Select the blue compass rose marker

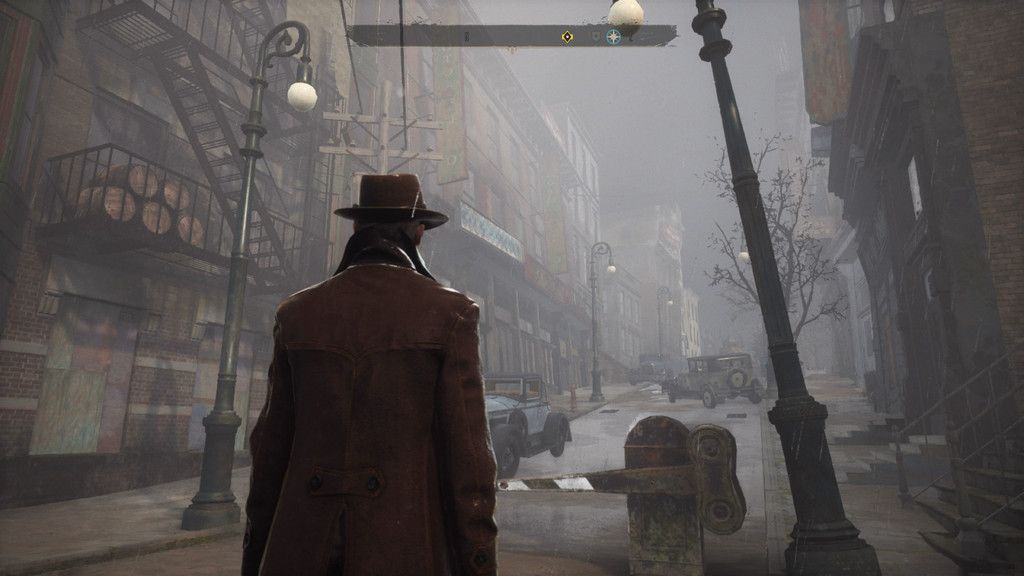pyautogui.click(x=613, y=37)
